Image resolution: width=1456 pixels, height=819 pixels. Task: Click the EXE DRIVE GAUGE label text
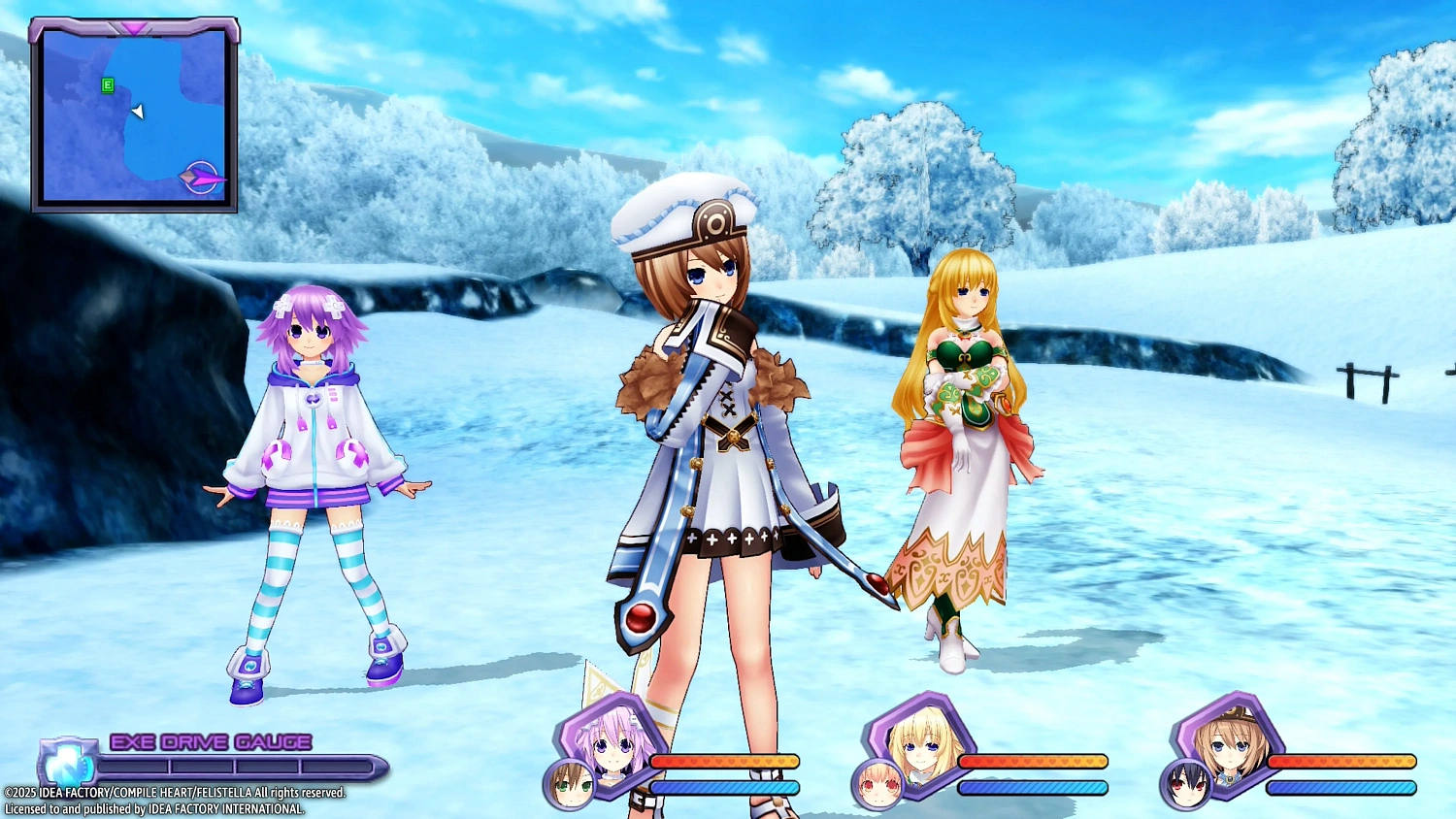pyautogui.click(x=210, y=742)
